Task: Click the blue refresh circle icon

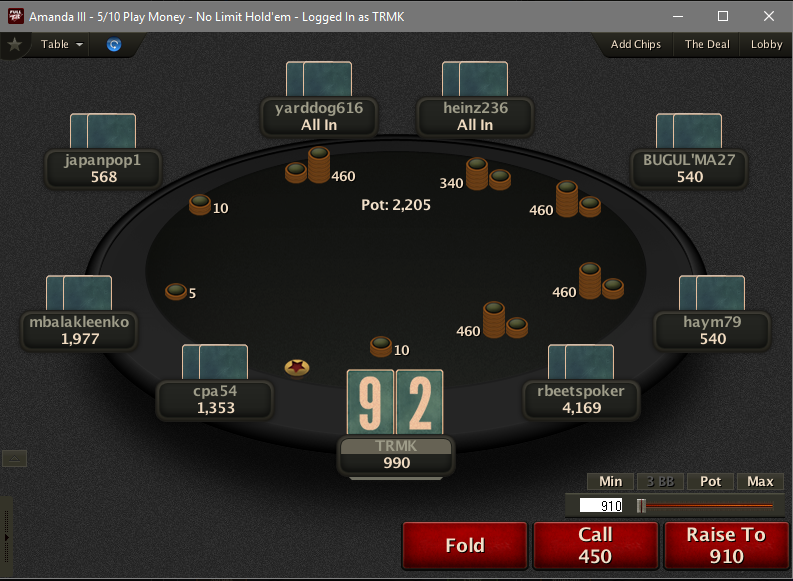Action: click(114, 45)
